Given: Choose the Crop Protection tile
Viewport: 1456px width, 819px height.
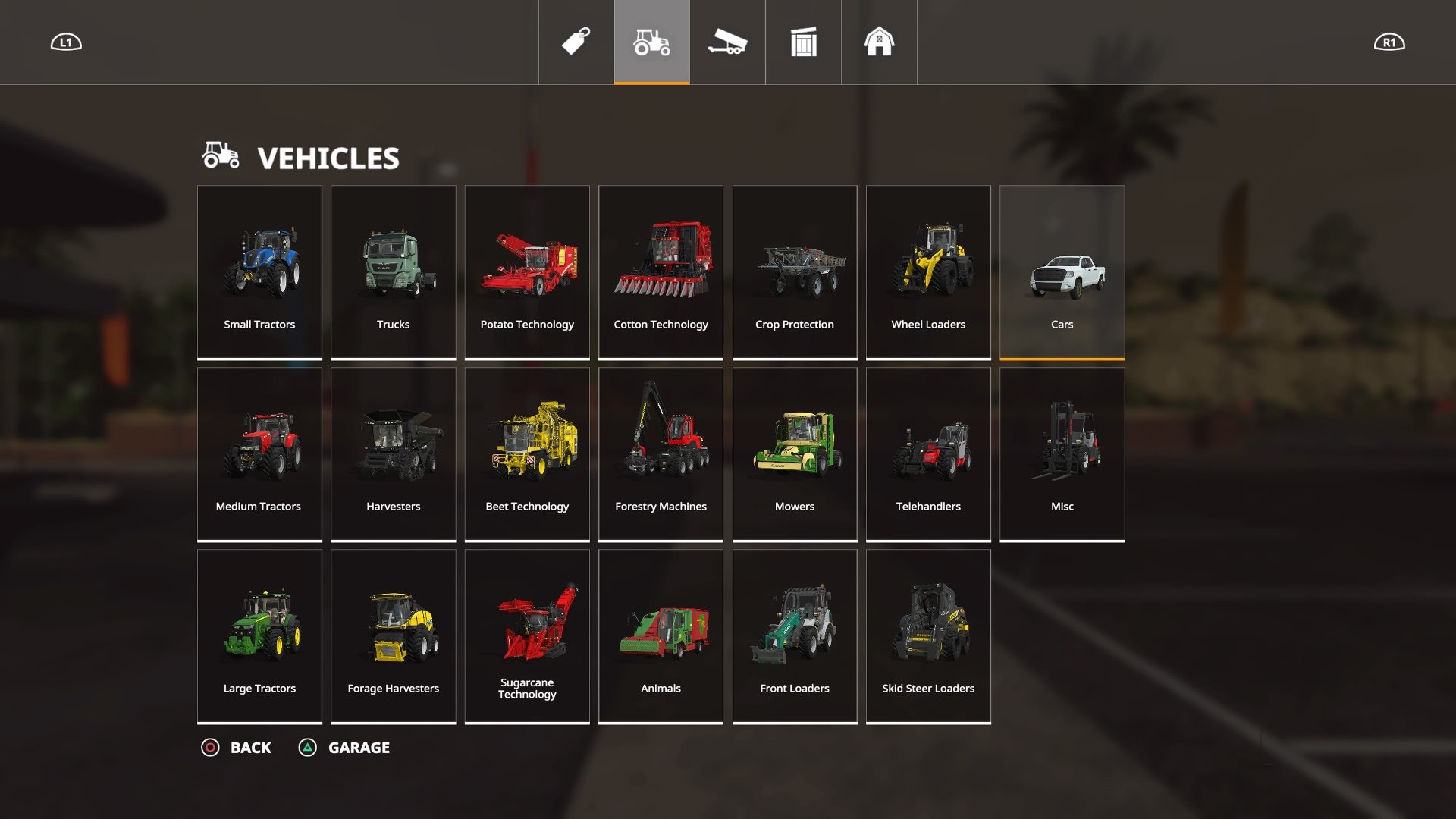Looking at the screenshot, I should tap(795, 271).
